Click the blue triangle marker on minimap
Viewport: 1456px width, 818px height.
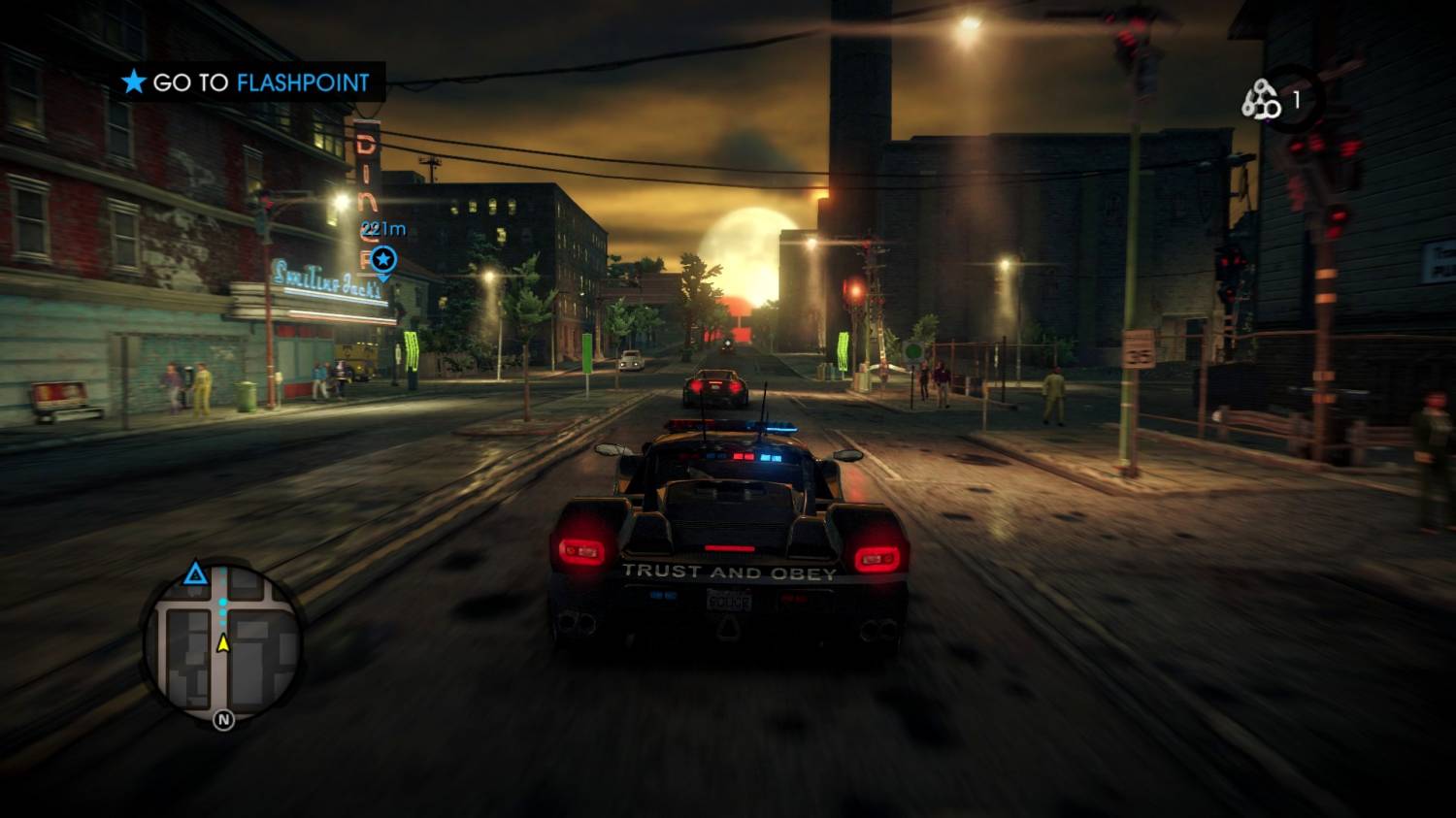(x=196, y=573)
